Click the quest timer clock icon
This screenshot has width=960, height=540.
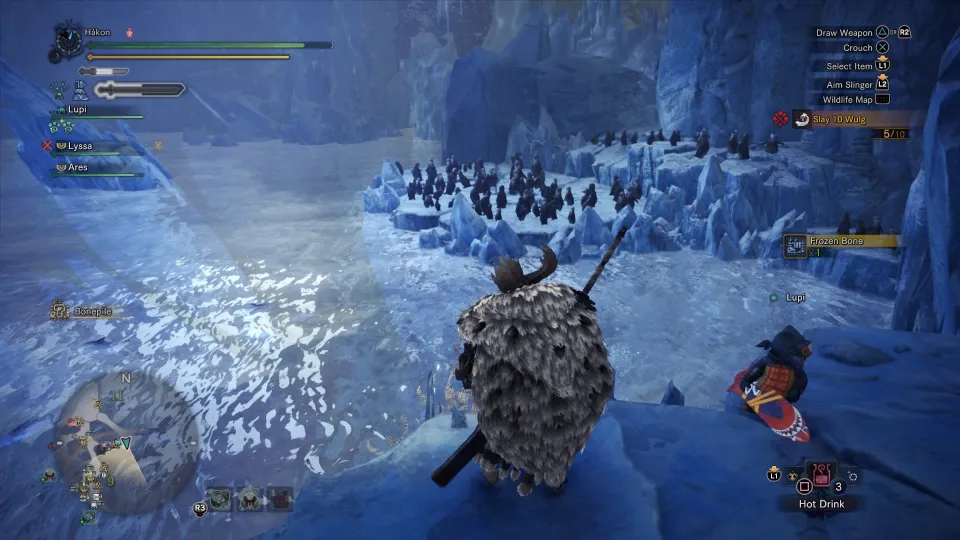[68, 37]
